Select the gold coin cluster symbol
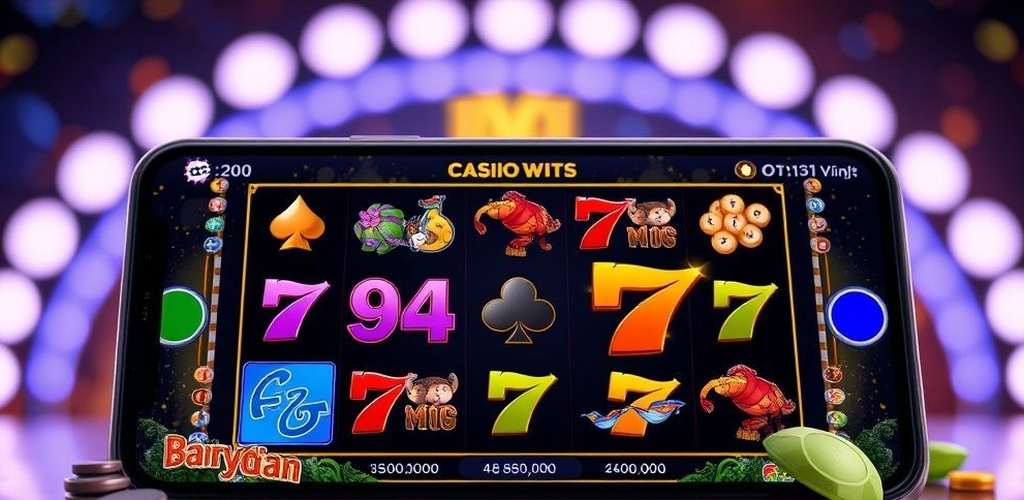The image size is (1024, 500). coord(735,223)
